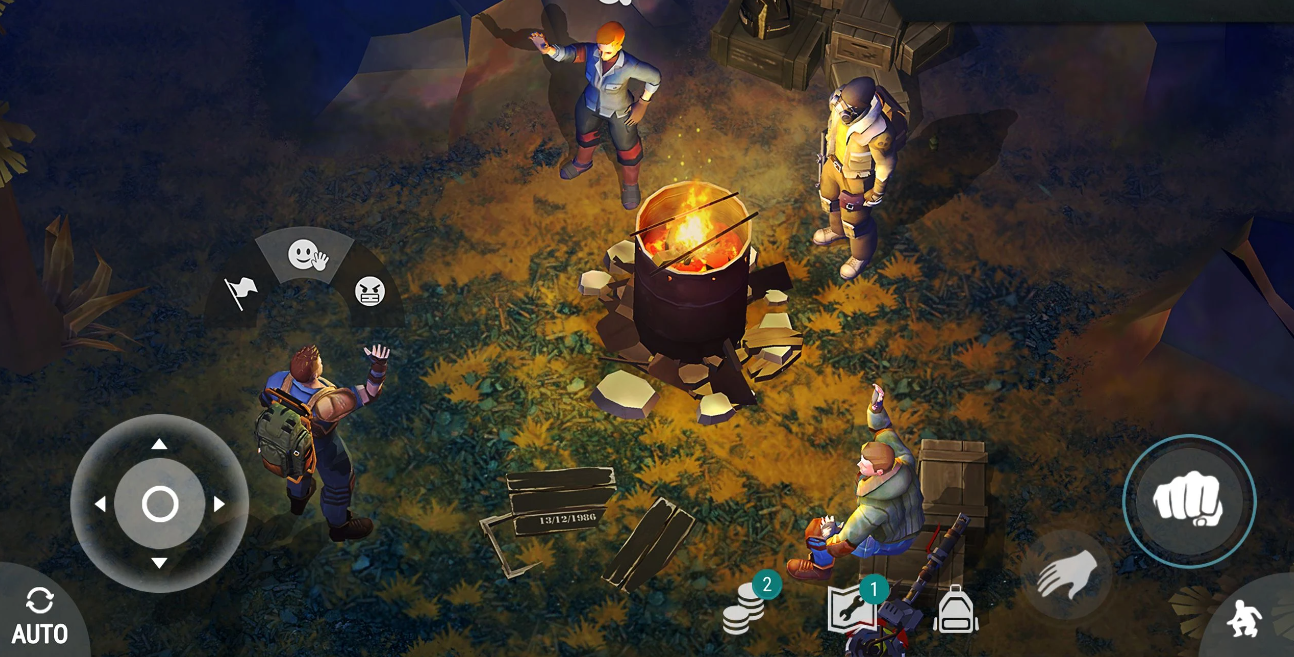The width and height of the screenshot is (1294, 657).
Task: Toggle the crouch sneak button
Action: point(1245,620)
